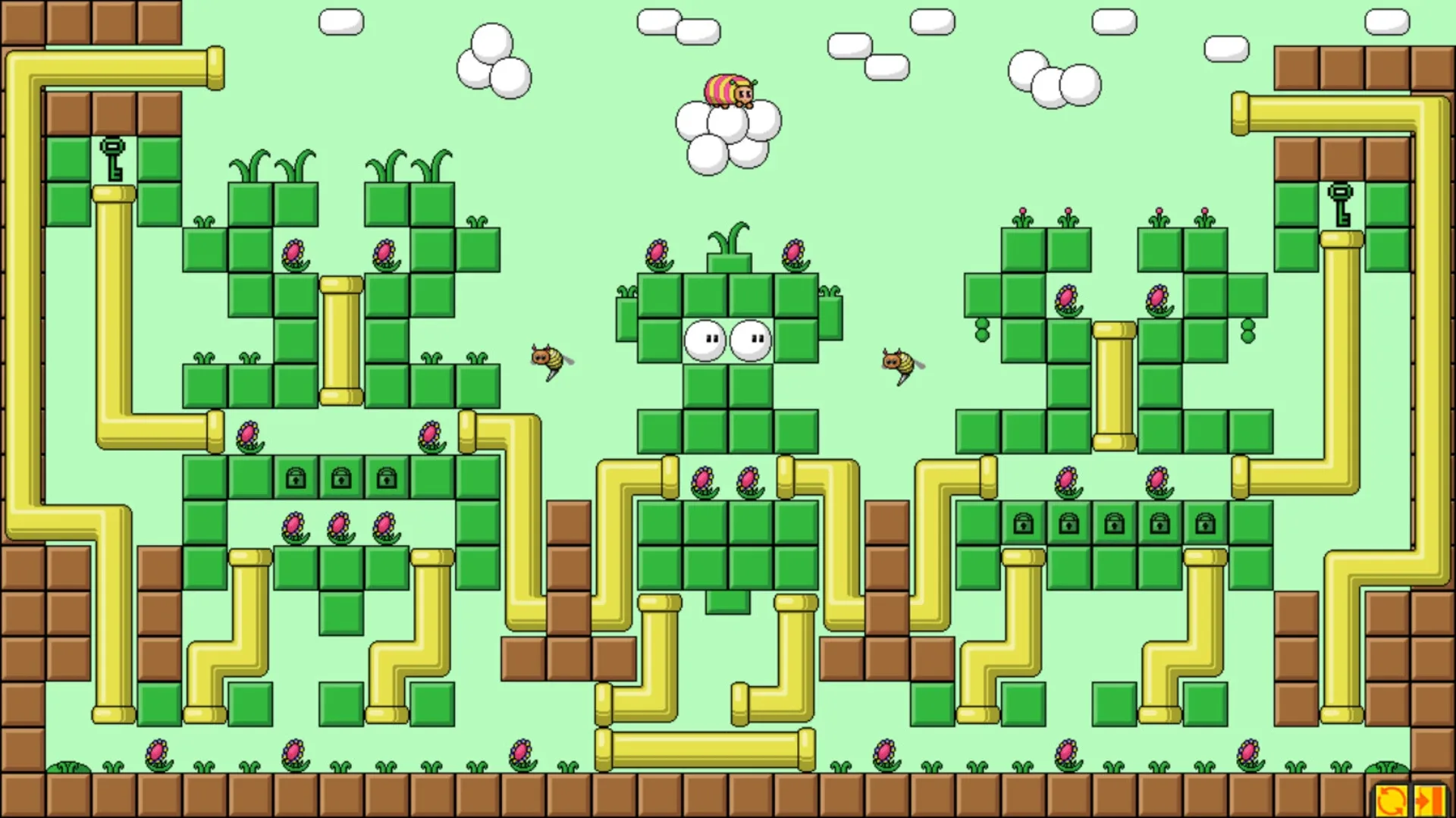Select the green key on the right side
This screenshot has height=818, width=1456.
click(x=1340, y=205)
